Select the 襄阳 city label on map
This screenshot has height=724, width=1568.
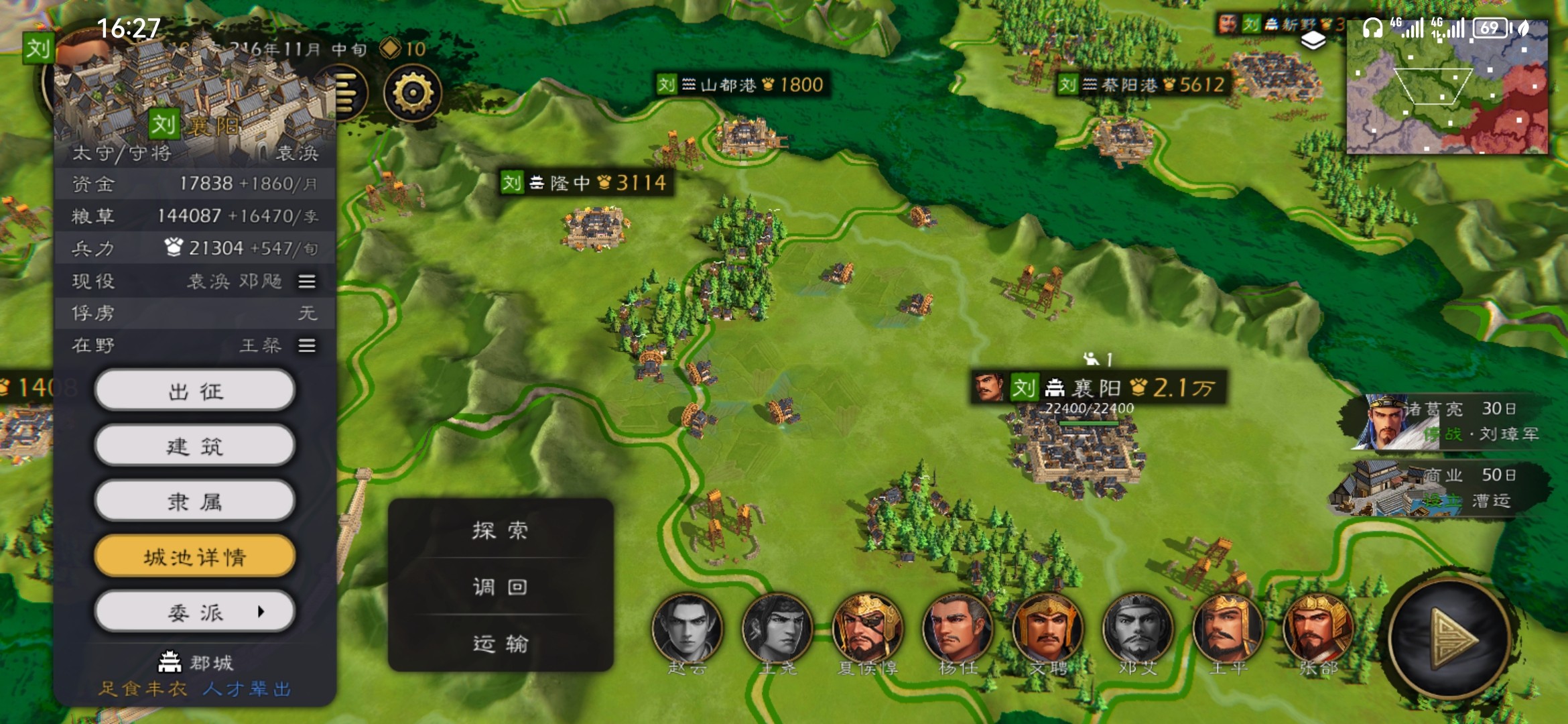click(1099, 387)
